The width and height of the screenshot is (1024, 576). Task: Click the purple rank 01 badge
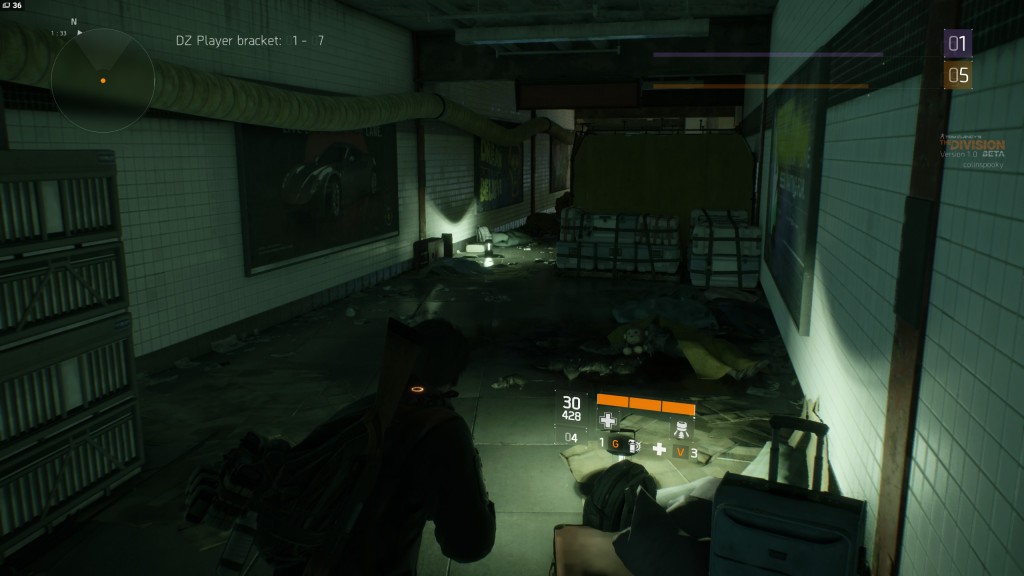click(958, 44)
